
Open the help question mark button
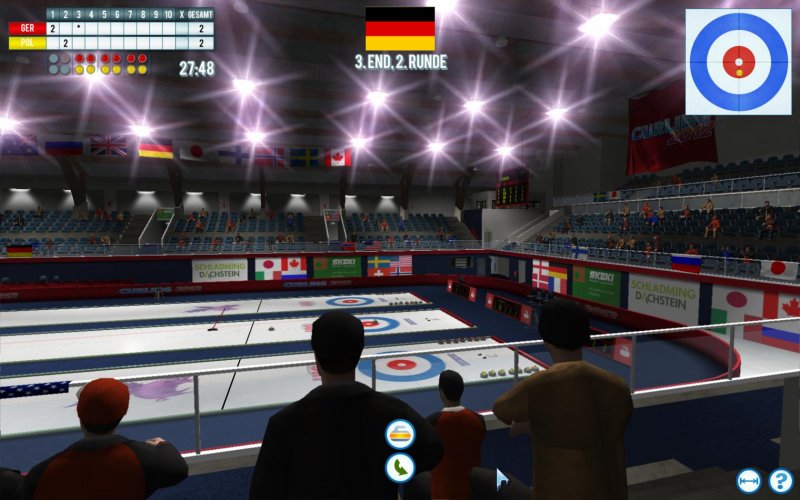click(x=780, y=481)
